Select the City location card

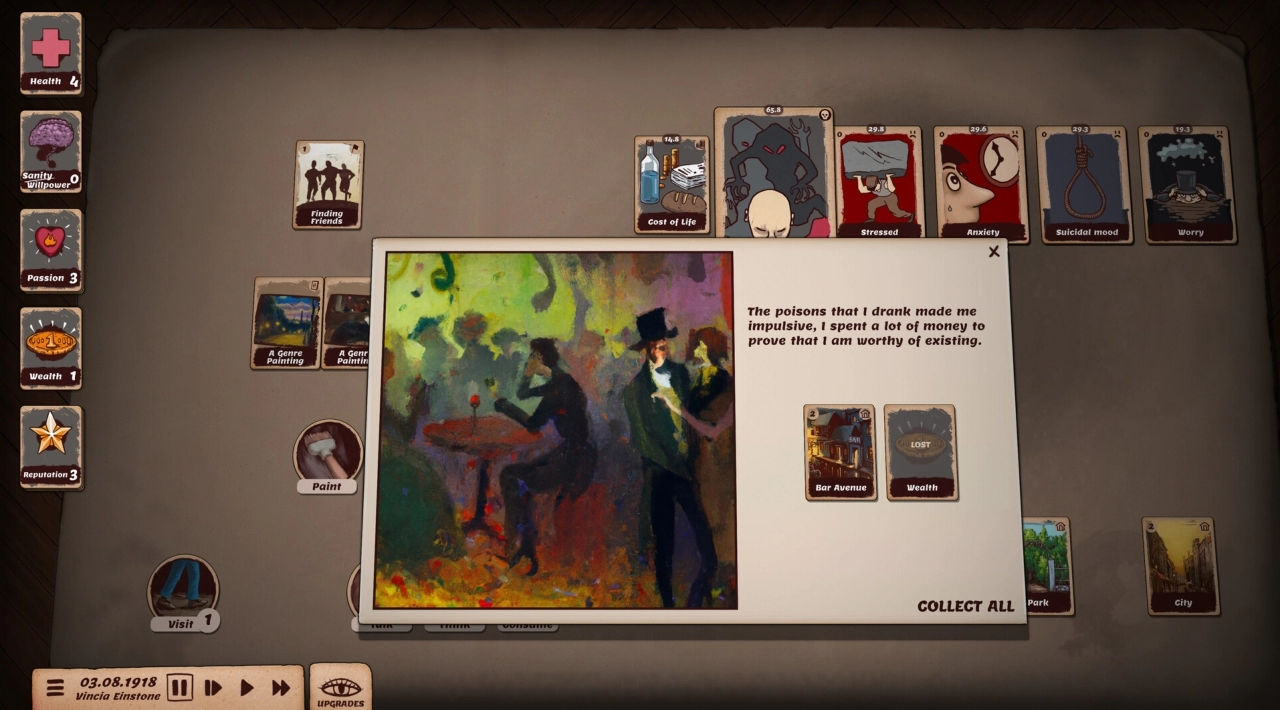(1181, 565)
